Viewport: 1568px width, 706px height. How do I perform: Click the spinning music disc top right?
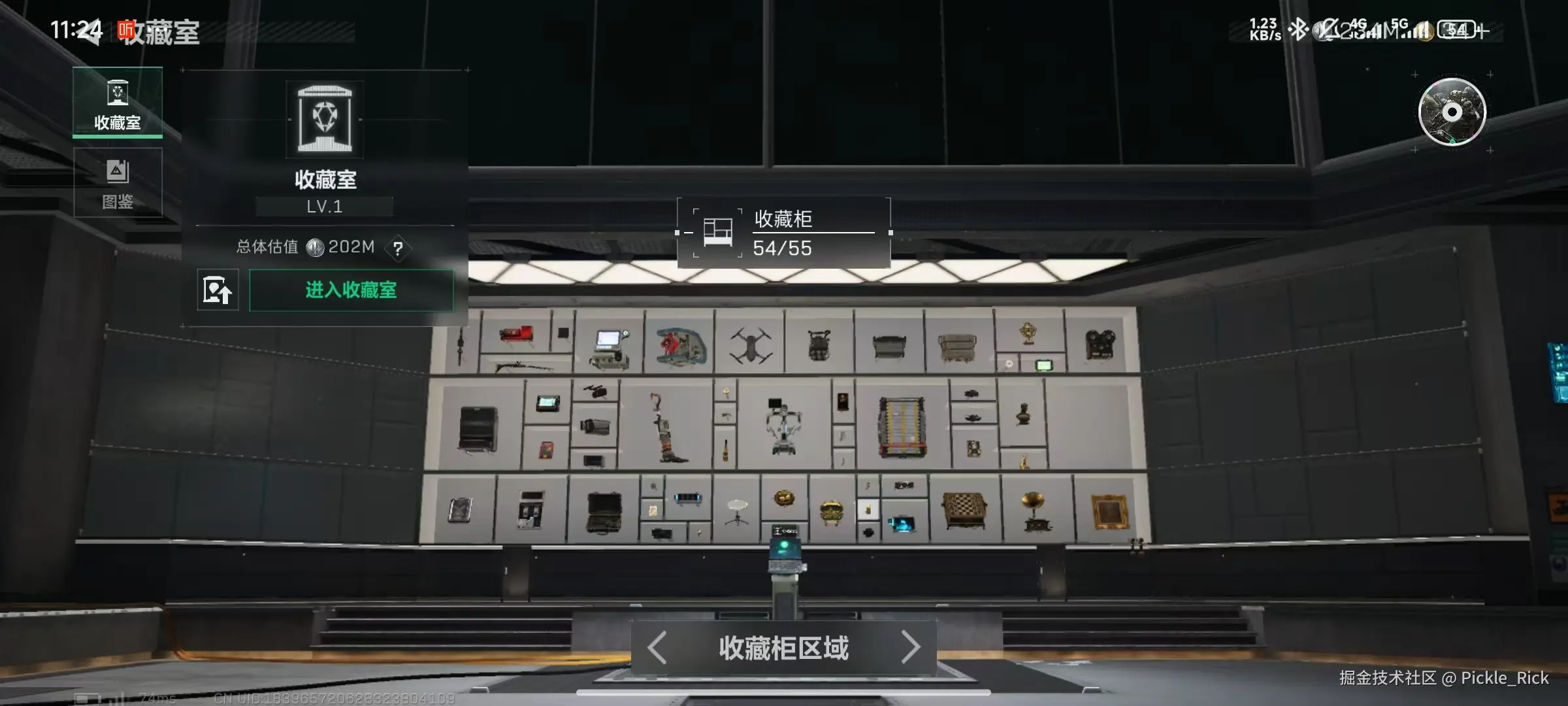tap(1454, 112)
